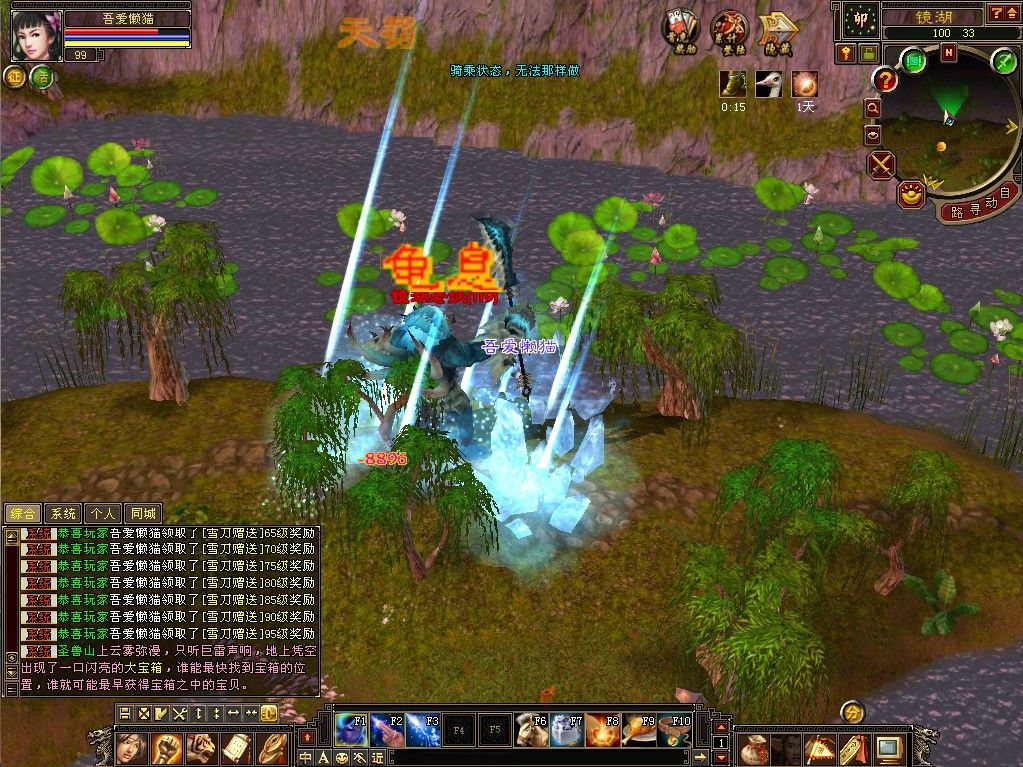Click the player portrait of 吾爱懒猫
Image resolution: width=1023 pixels, height=767 pixels.
(x=36, y=36)
